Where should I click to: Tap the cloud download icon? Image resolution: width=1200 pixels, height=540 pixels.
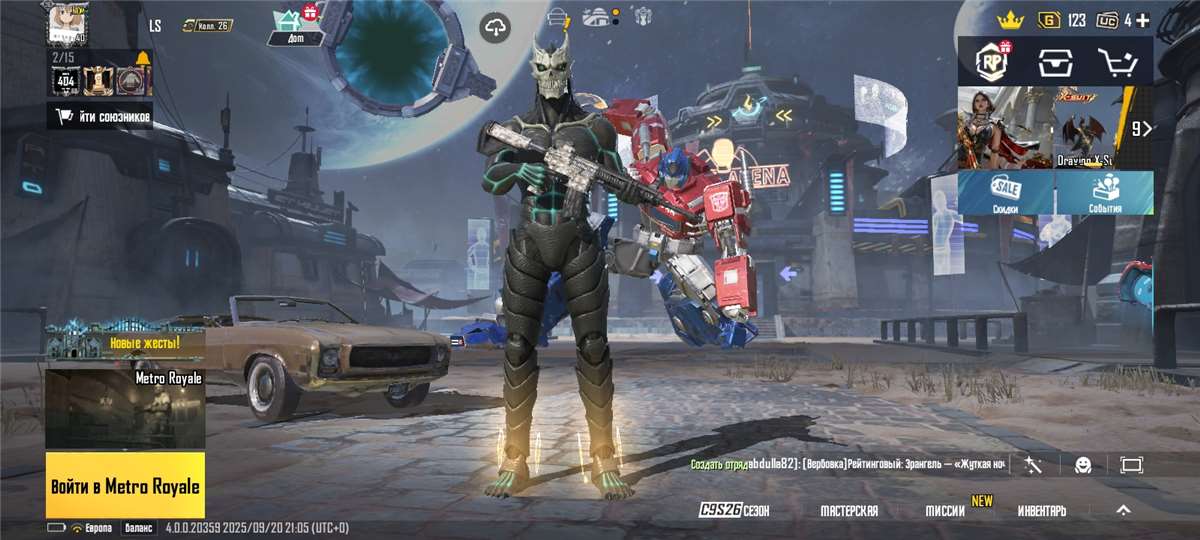point(495,27)
